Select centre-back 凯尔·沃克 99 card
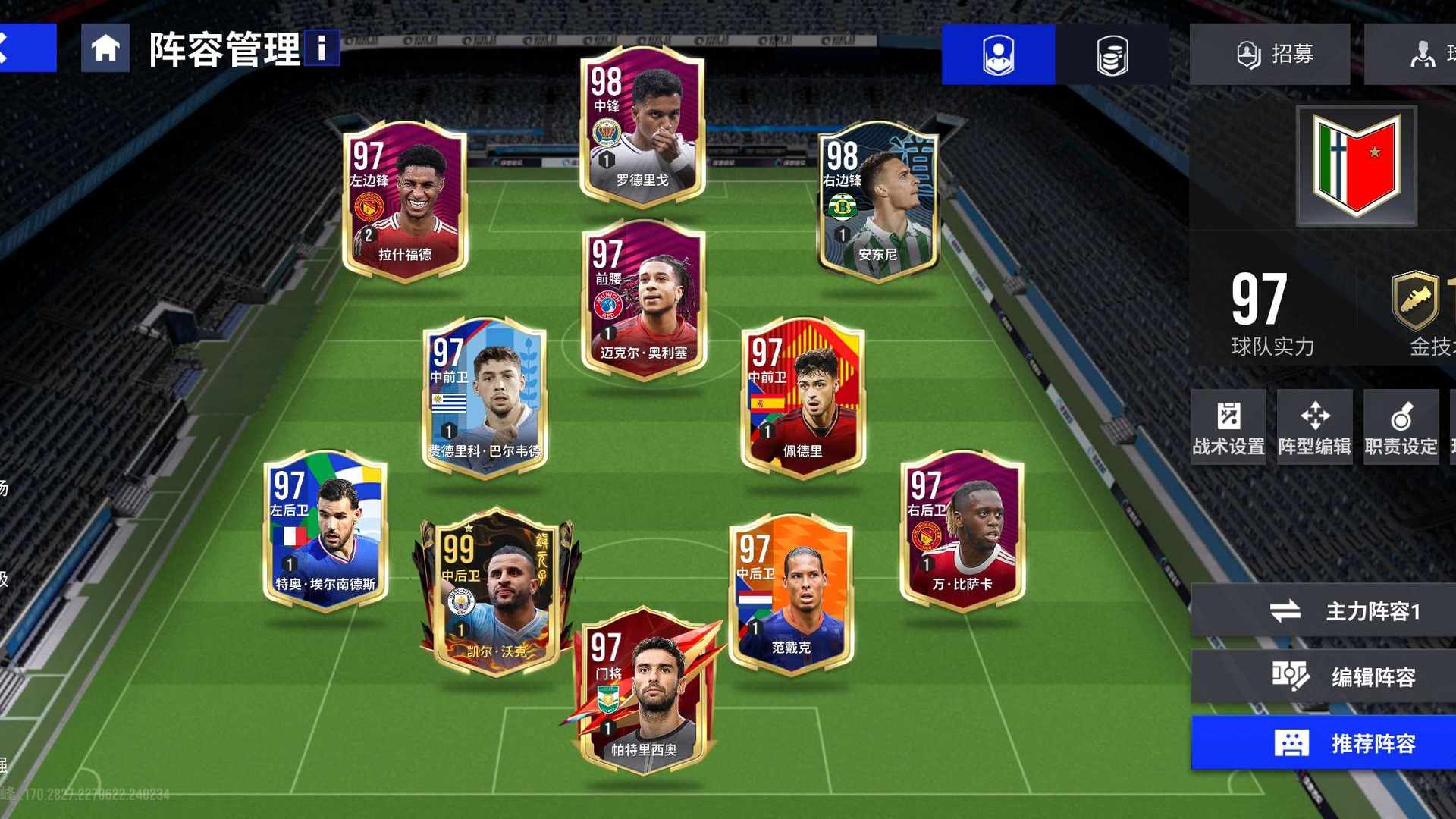 496,591
